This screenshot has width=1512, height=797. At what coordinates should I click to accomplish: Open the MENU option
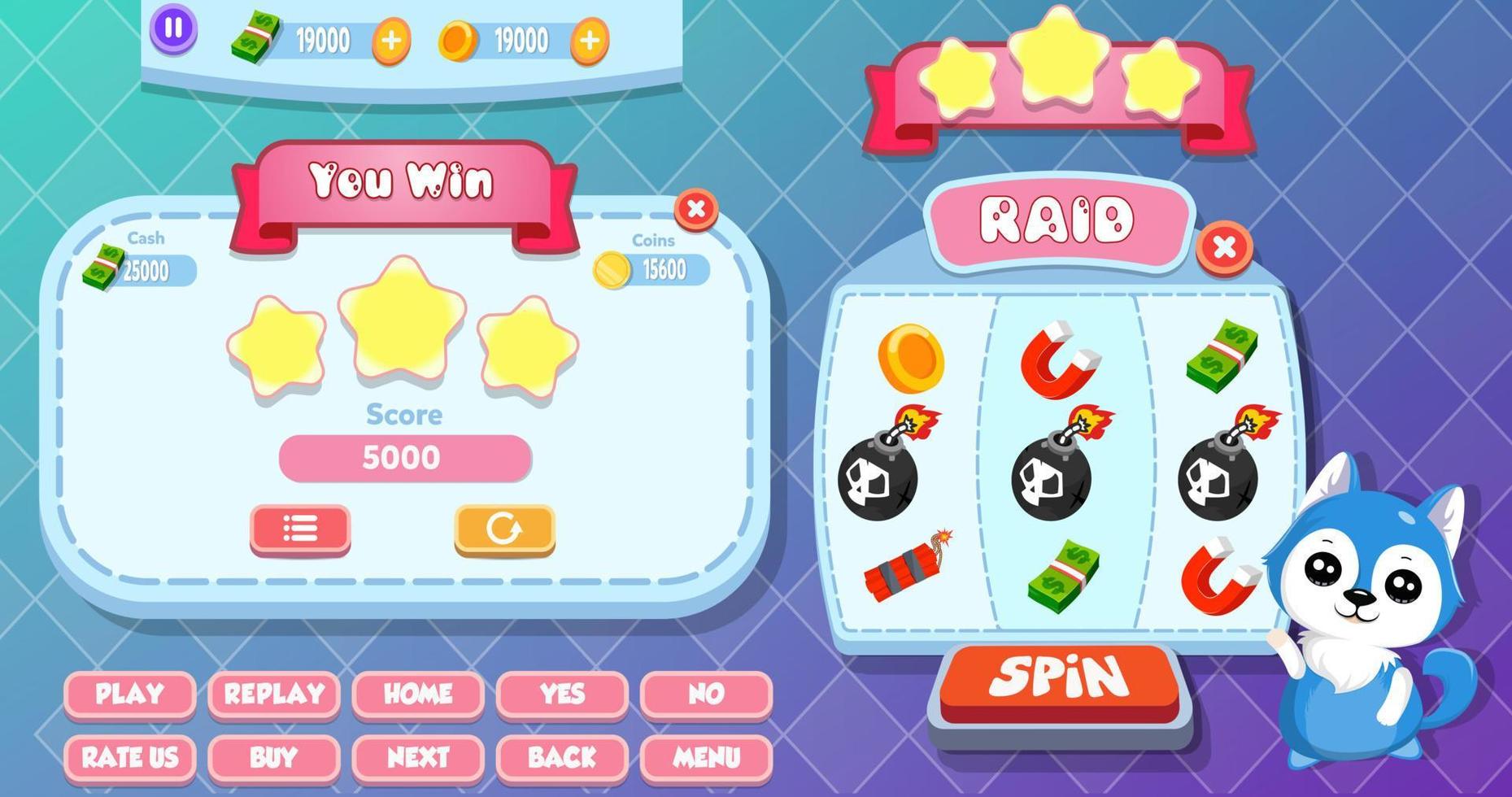click(706, 758)
